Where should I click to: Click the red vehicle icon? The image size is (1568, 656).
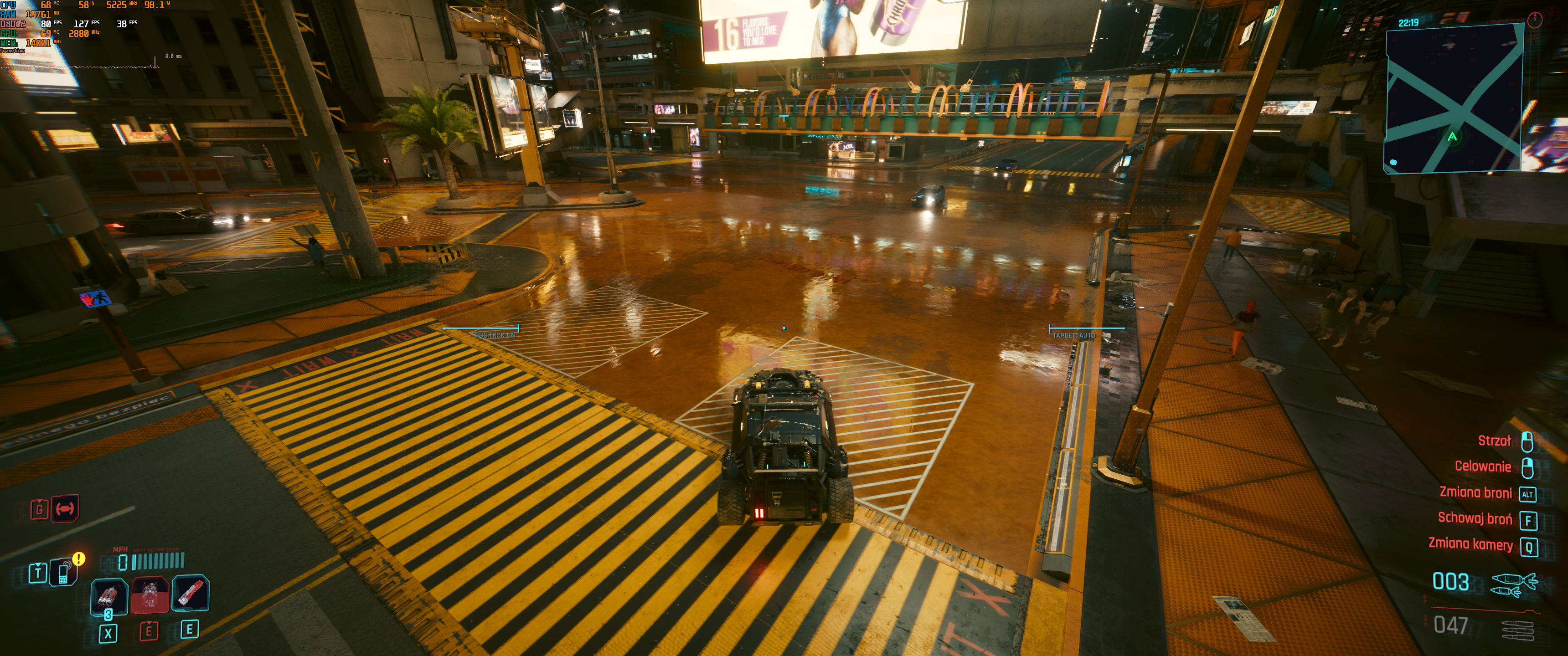coord(65,508)
